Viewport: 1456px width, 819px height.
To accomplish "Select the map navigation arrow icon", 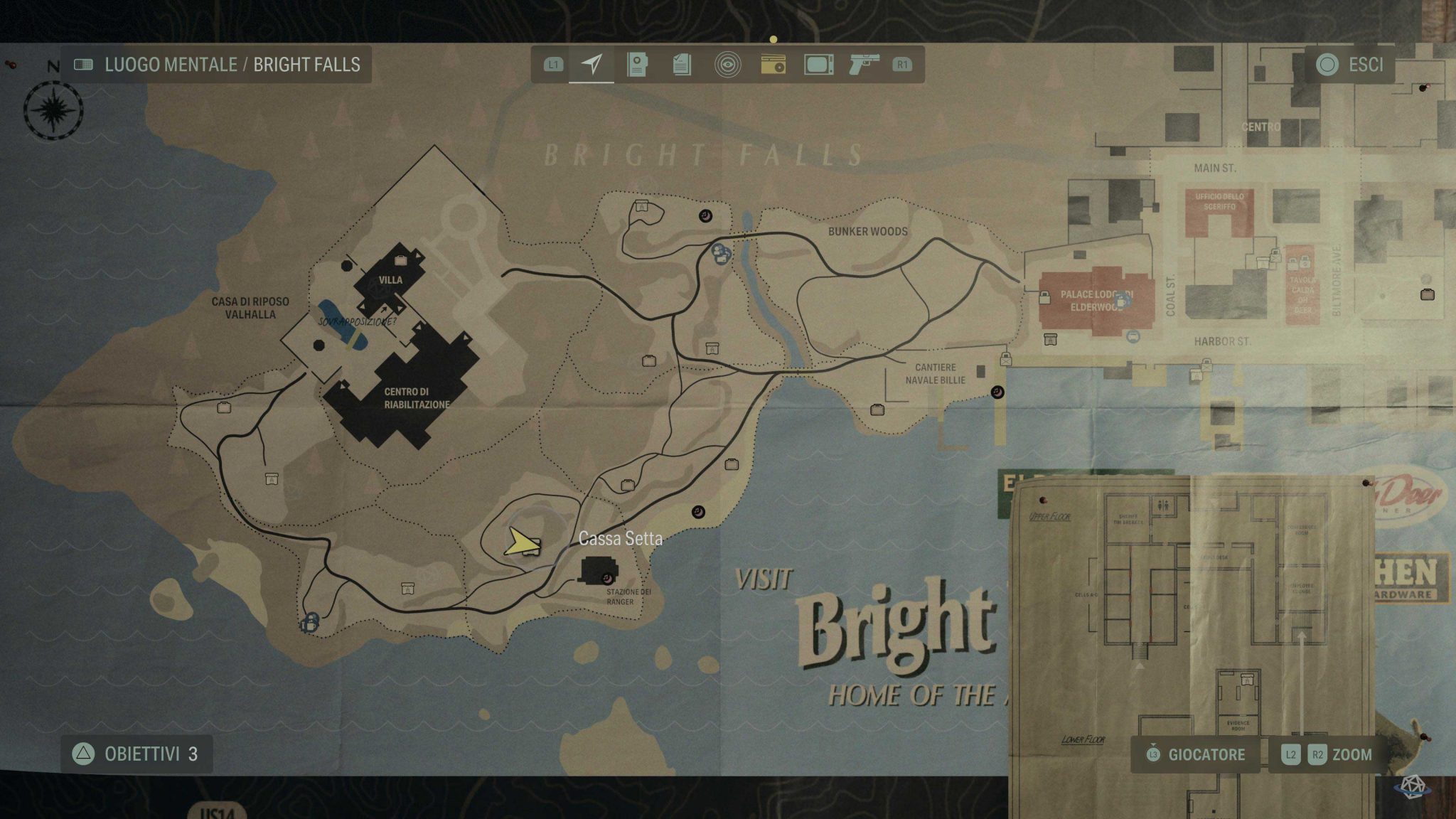I will [x=592, y=65].
